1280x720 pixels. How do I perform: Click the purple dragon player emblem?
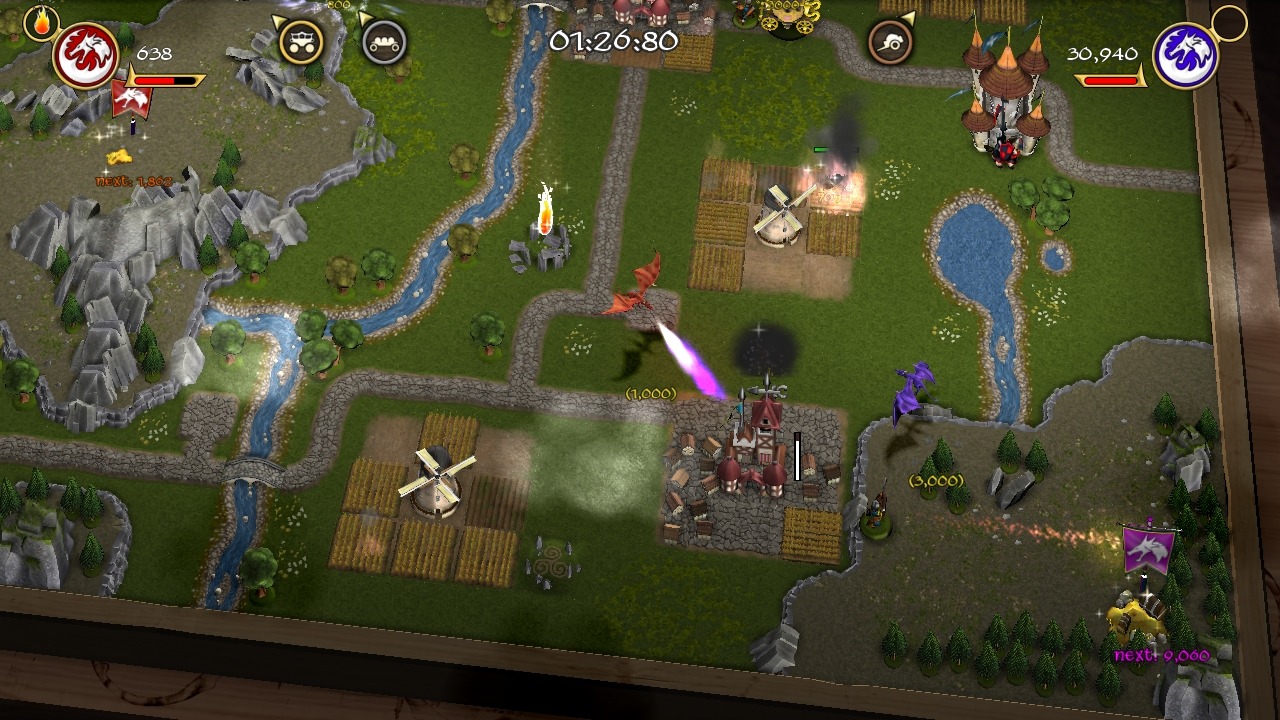coord(1186,56)
